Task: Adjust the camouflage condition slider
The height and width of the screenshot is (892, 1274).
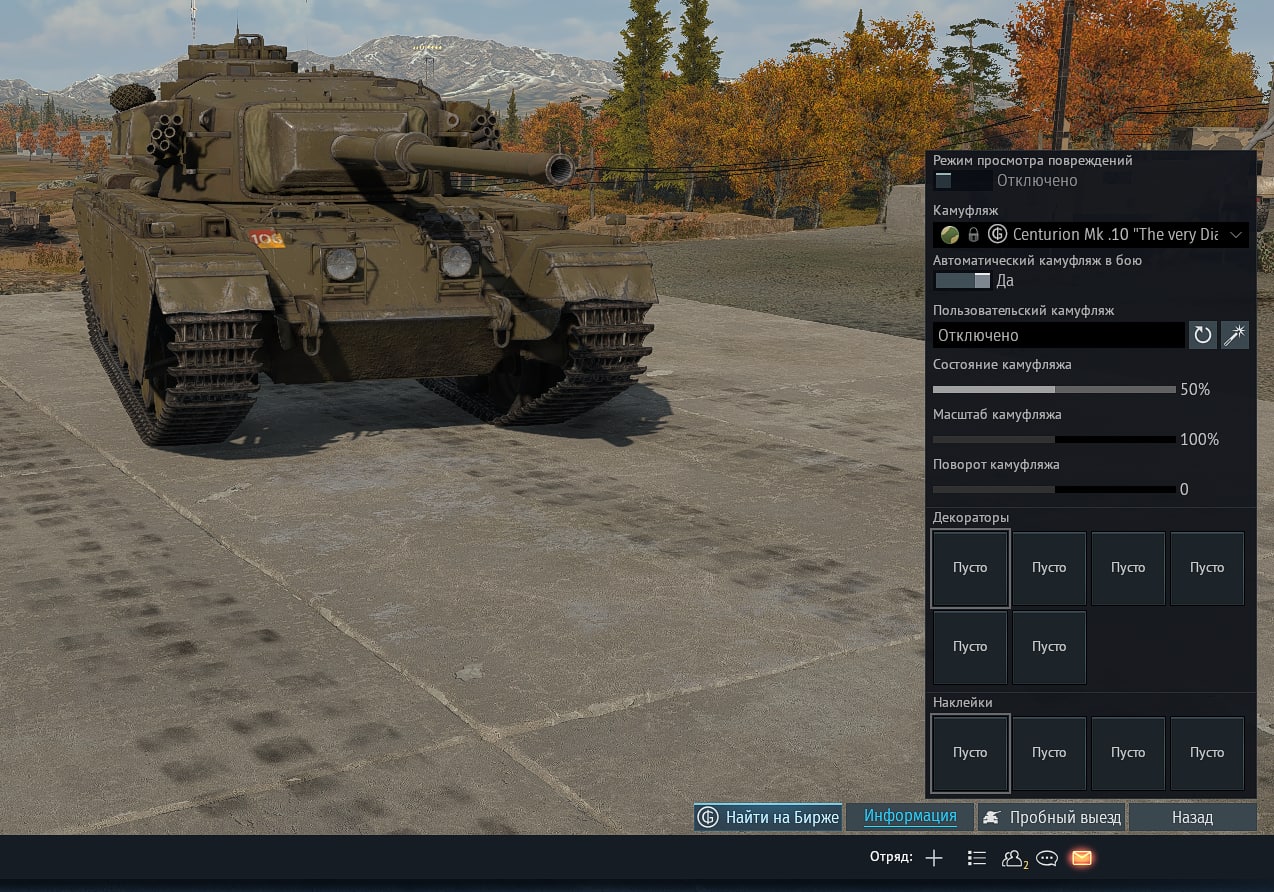Action: point(1054,389)
